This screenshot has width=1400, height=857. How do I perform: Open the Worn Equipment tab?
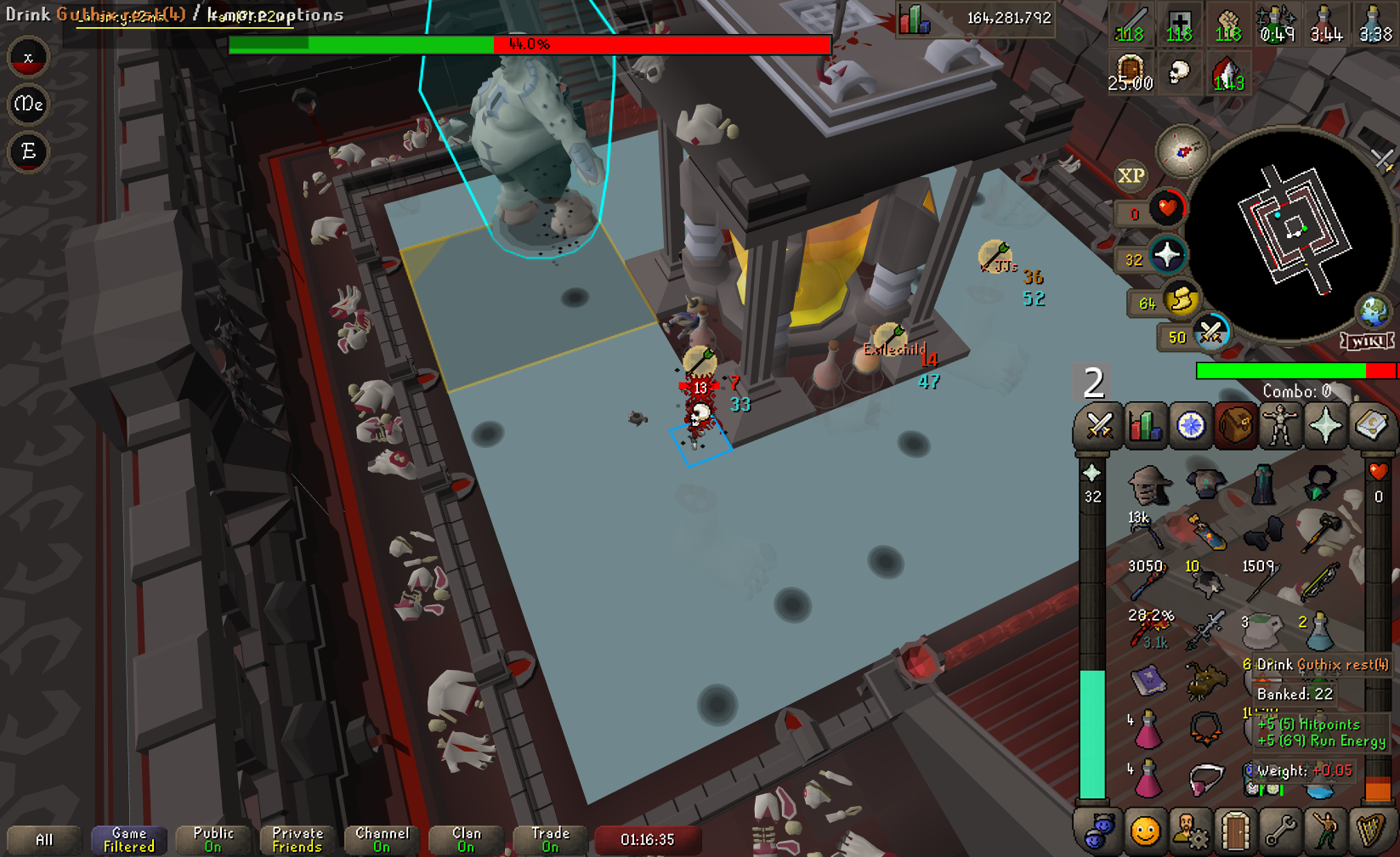click(x=1279, y=426)
